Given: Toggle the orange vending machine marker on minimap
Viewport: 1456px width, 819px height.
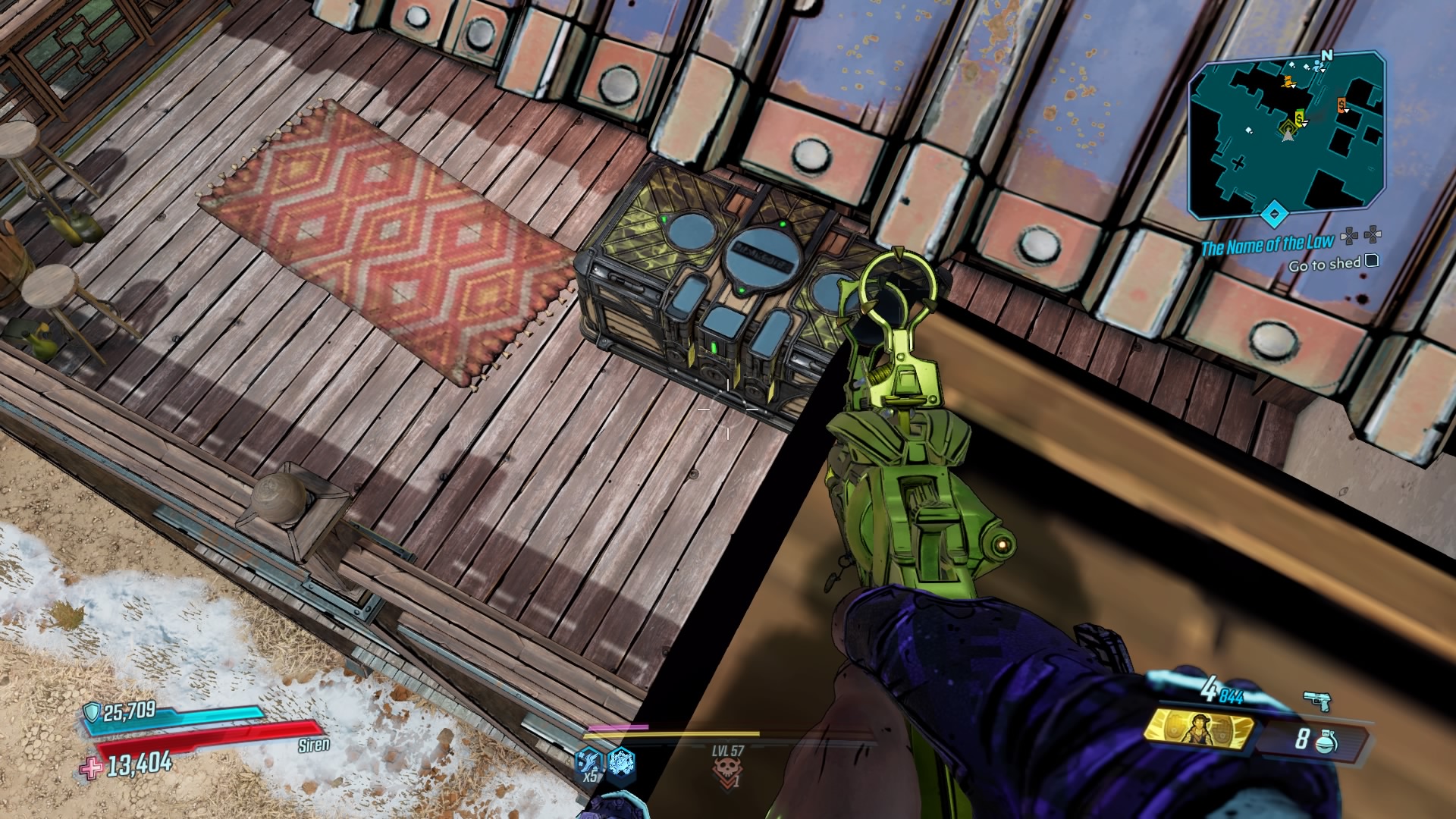Looking at the screenshot, I should (x=1341, y=105).
